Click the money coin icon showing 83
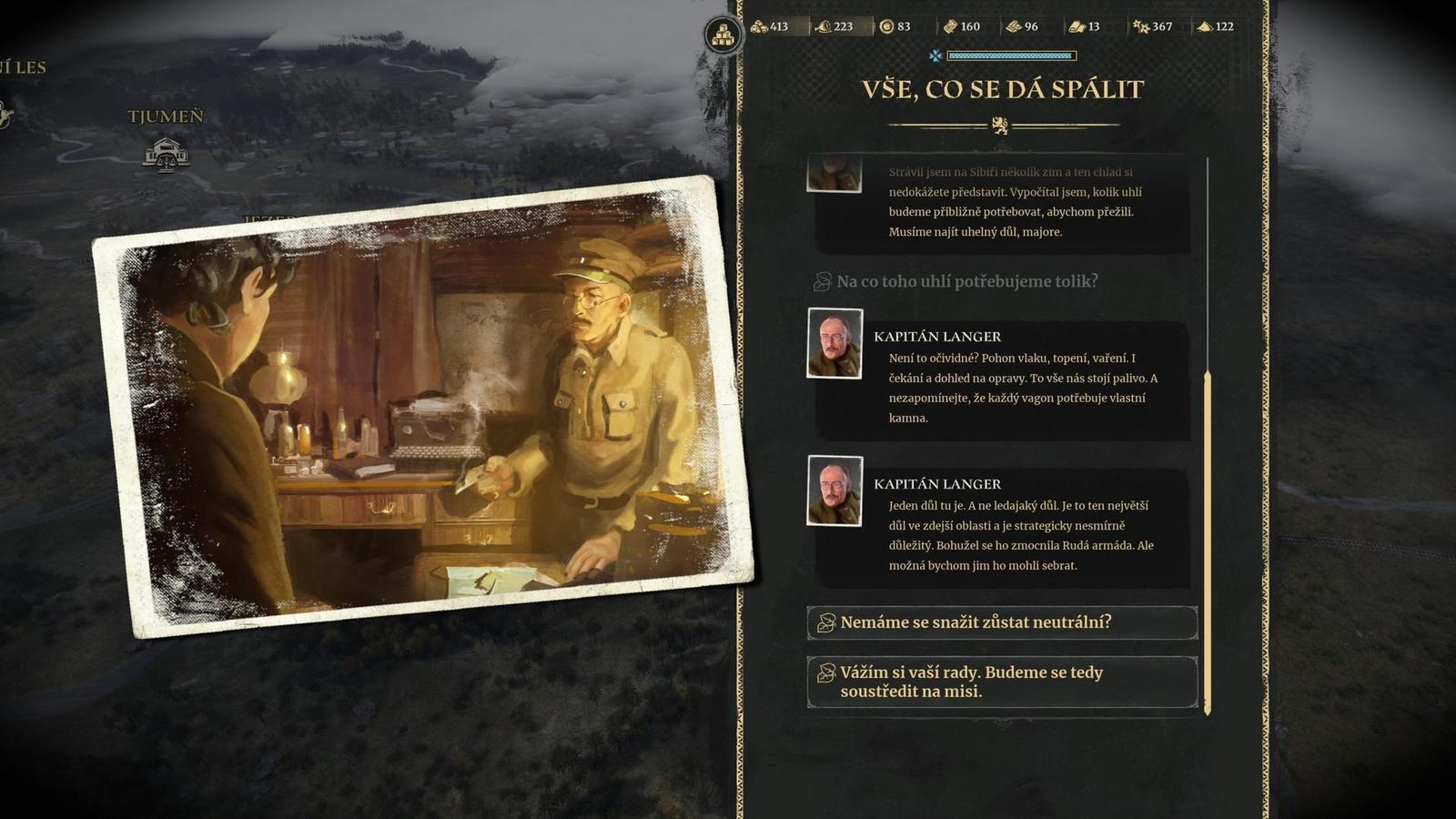The width and height of the screenshot is (1456, 819). click(886, 27)
